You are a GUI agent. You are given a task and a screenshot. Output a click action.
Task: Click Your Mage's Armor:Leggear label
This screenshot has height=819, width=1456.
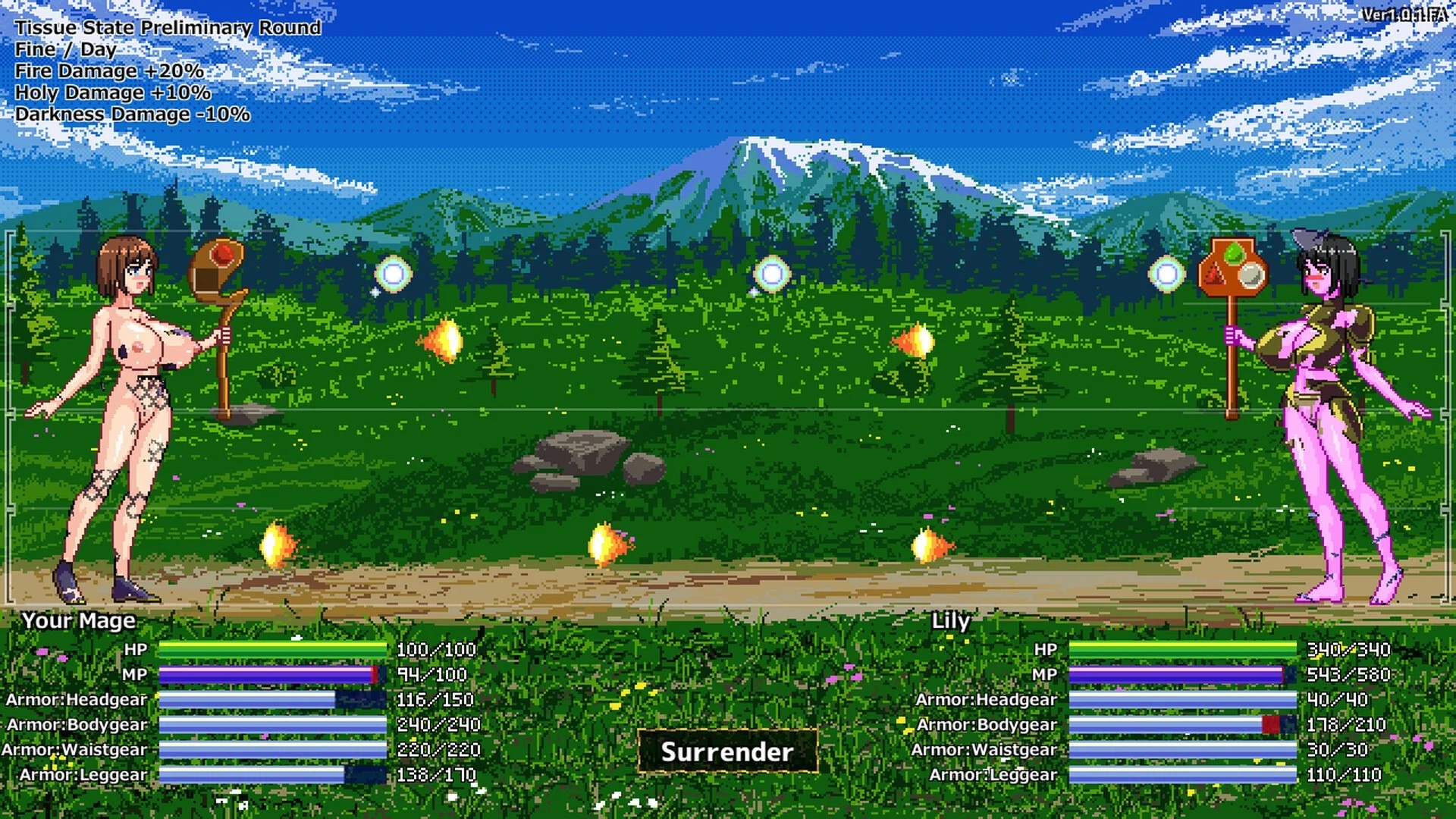pyautogui.click(x=82, y=774)
